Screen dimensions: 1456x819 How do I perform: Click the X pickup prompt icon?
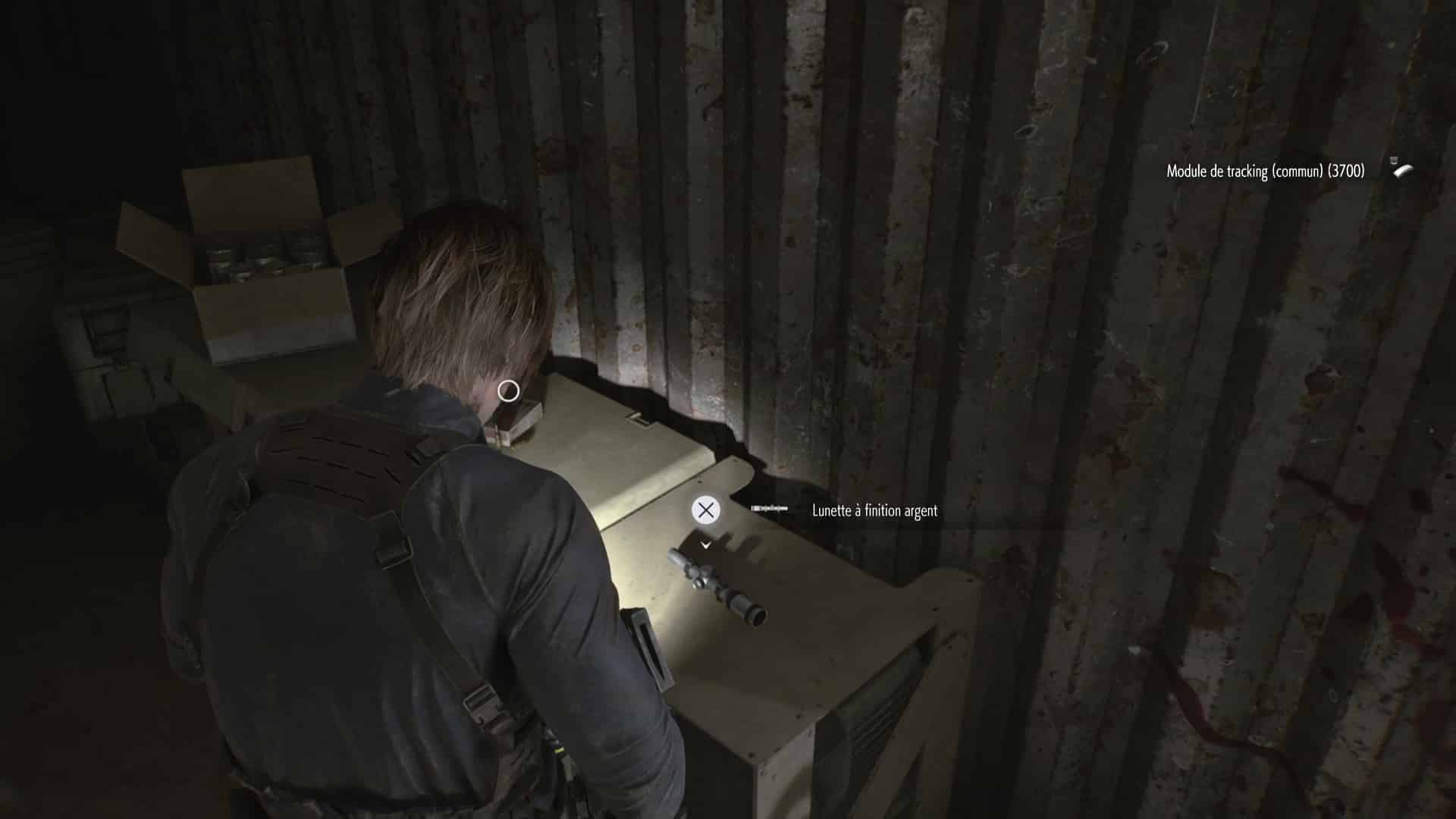tap(706, 510)
